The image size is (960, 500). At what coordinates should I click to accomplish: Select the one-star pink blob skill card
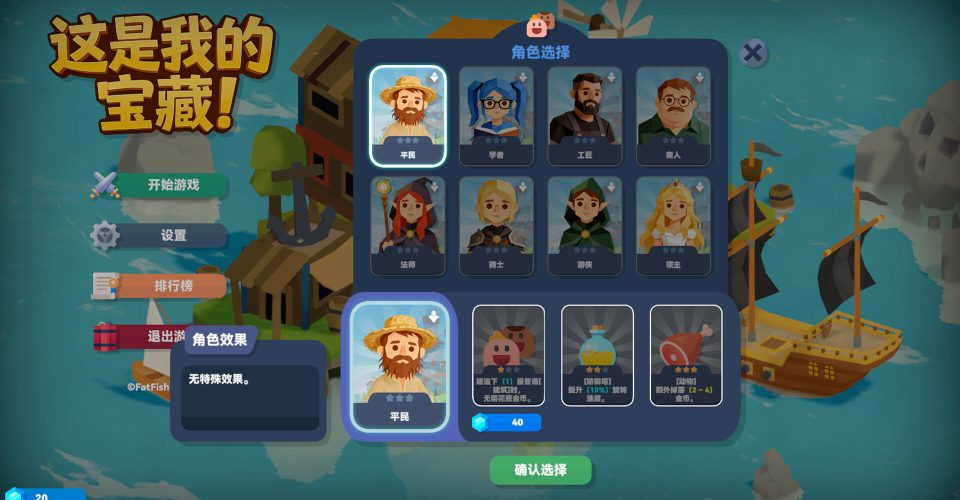508,355
